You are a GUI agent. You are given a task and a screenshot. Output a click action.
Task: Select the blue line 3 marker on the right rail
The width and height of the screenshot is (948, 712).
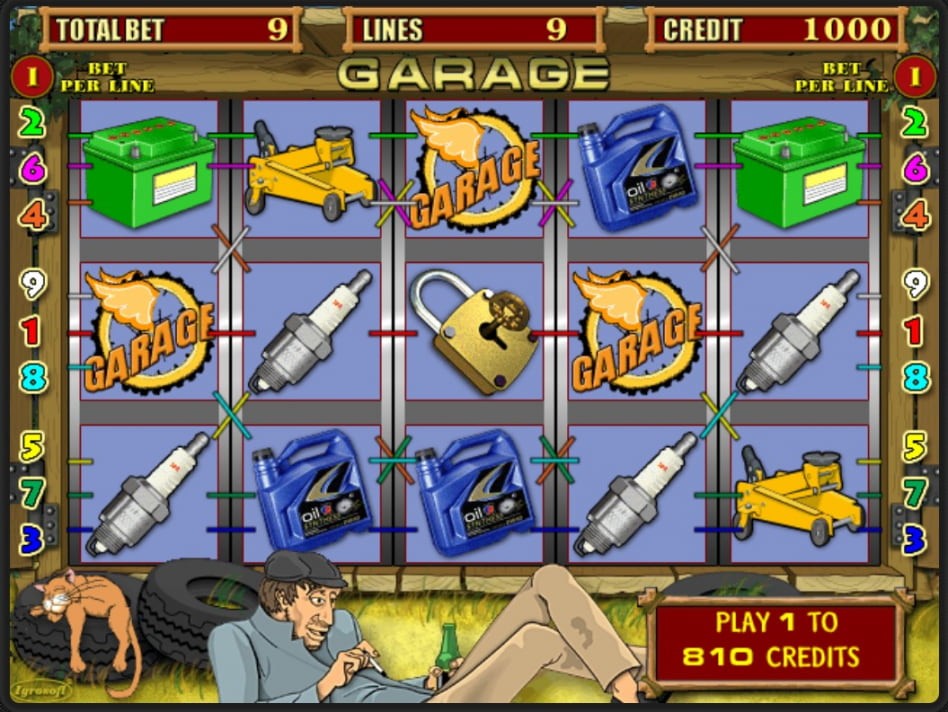[x=914, y=540]
